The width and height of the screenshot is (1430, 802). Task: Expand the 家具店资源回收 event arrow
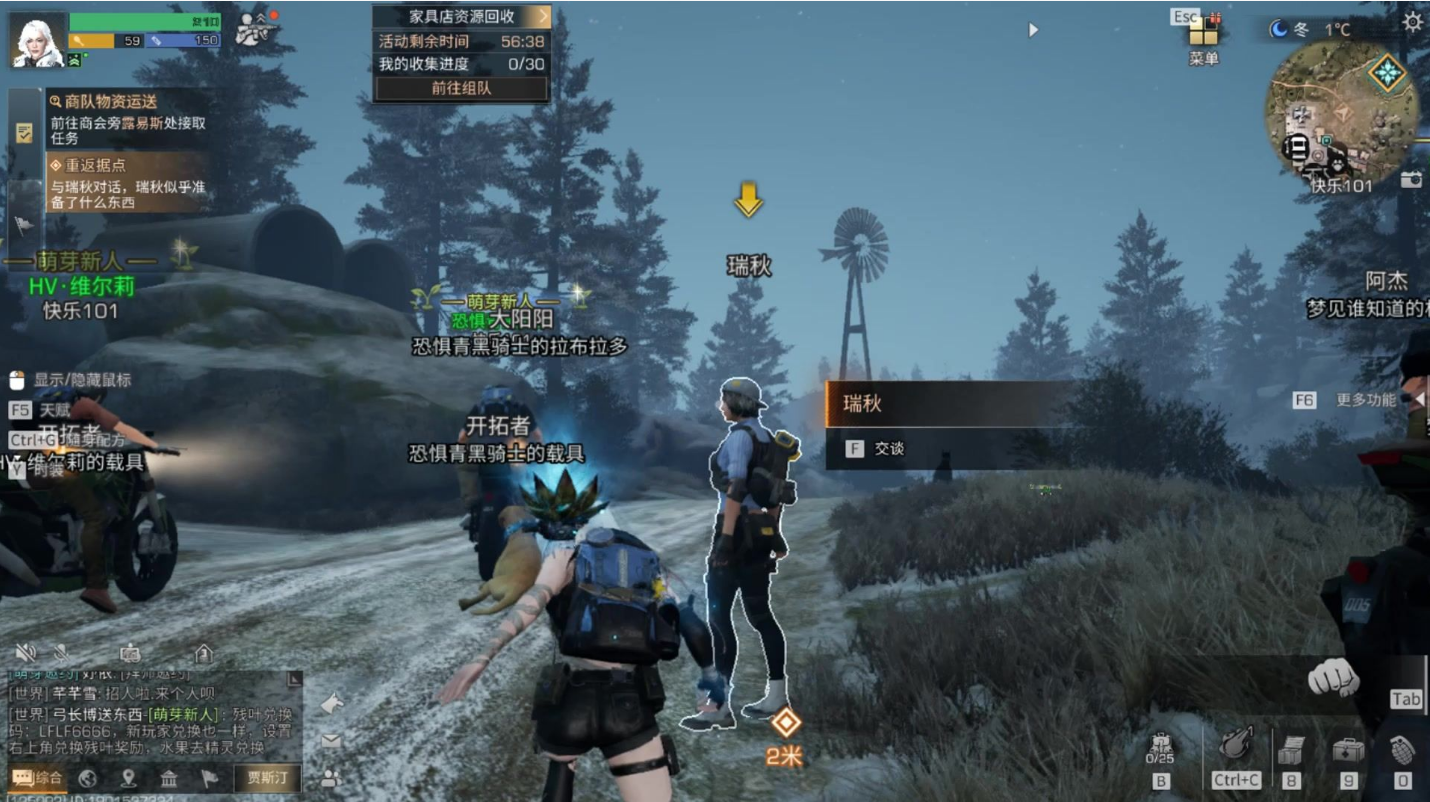542,15
